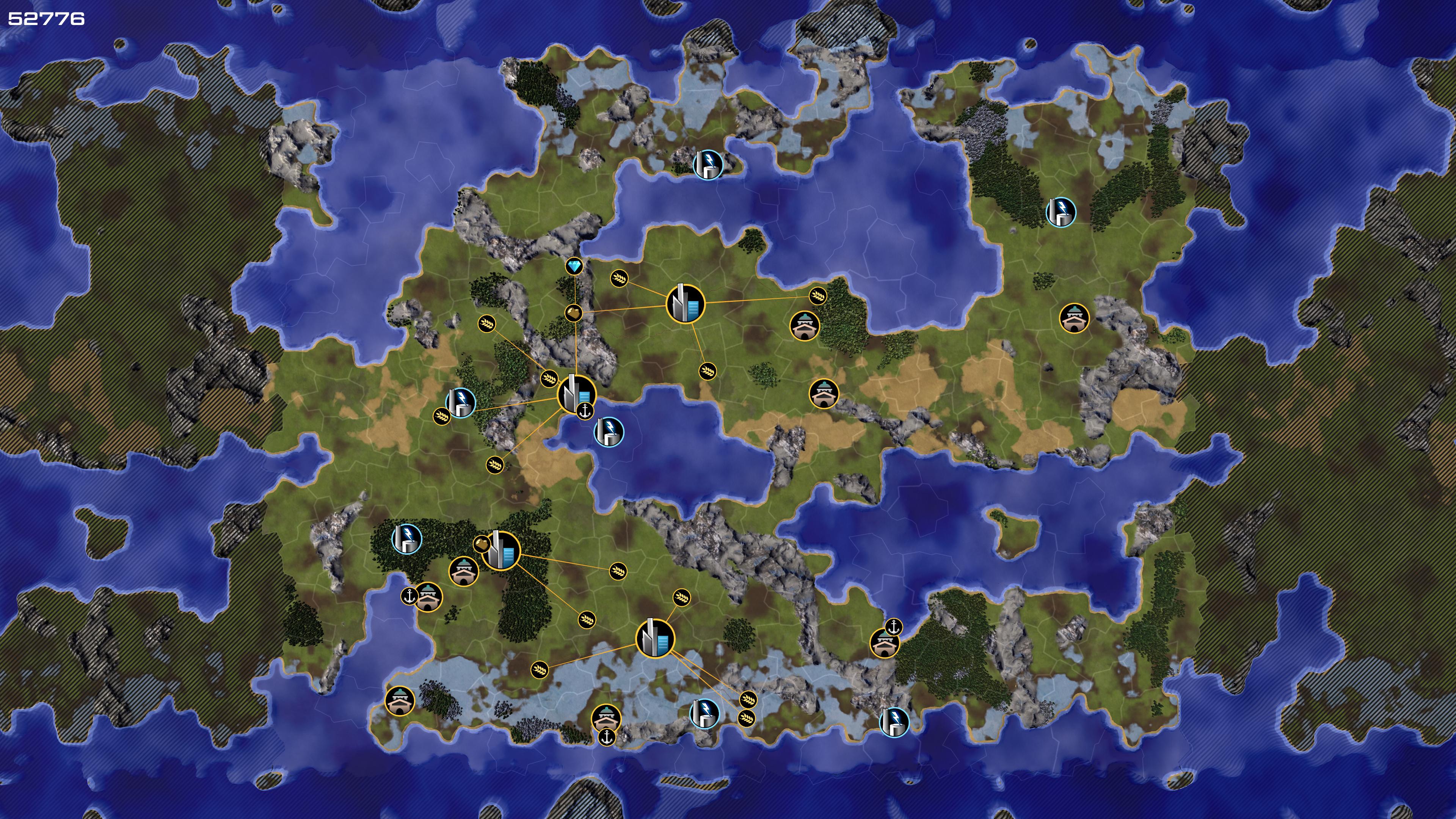Select the power plant inside the dark forest
1456x819 pixels.
406,538
